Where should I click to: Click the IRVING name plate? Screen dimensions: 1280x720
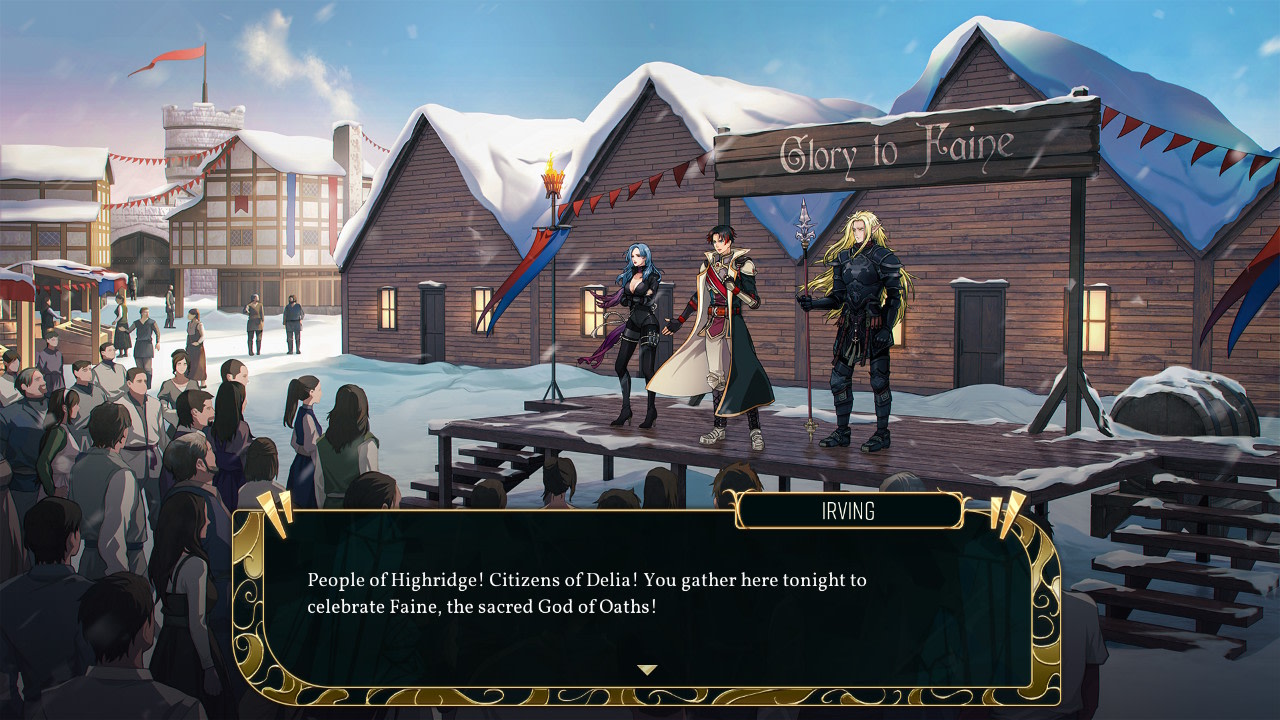849,512
